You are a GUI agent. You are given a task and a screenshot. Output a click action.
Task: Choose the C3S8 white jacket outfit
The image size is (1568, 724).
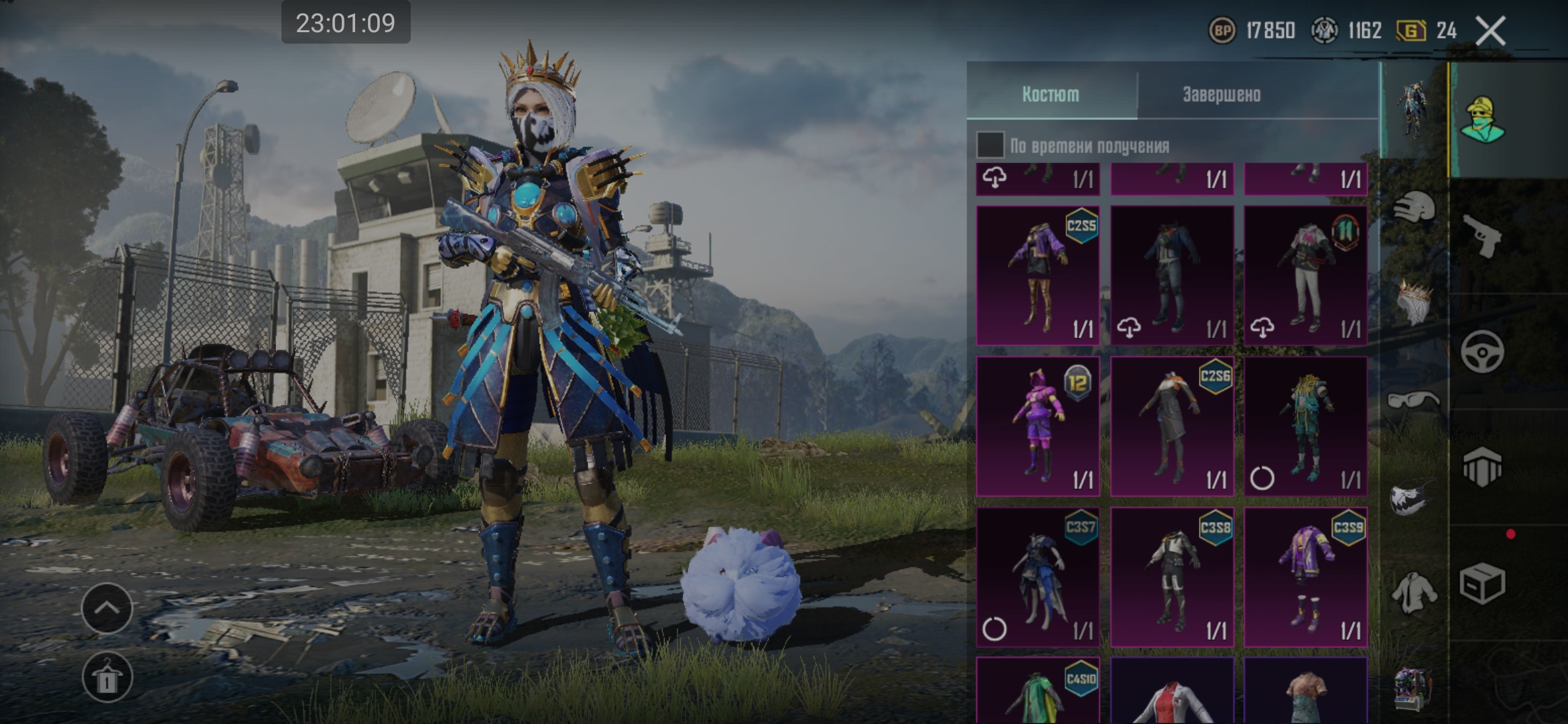pos(1172,577)
